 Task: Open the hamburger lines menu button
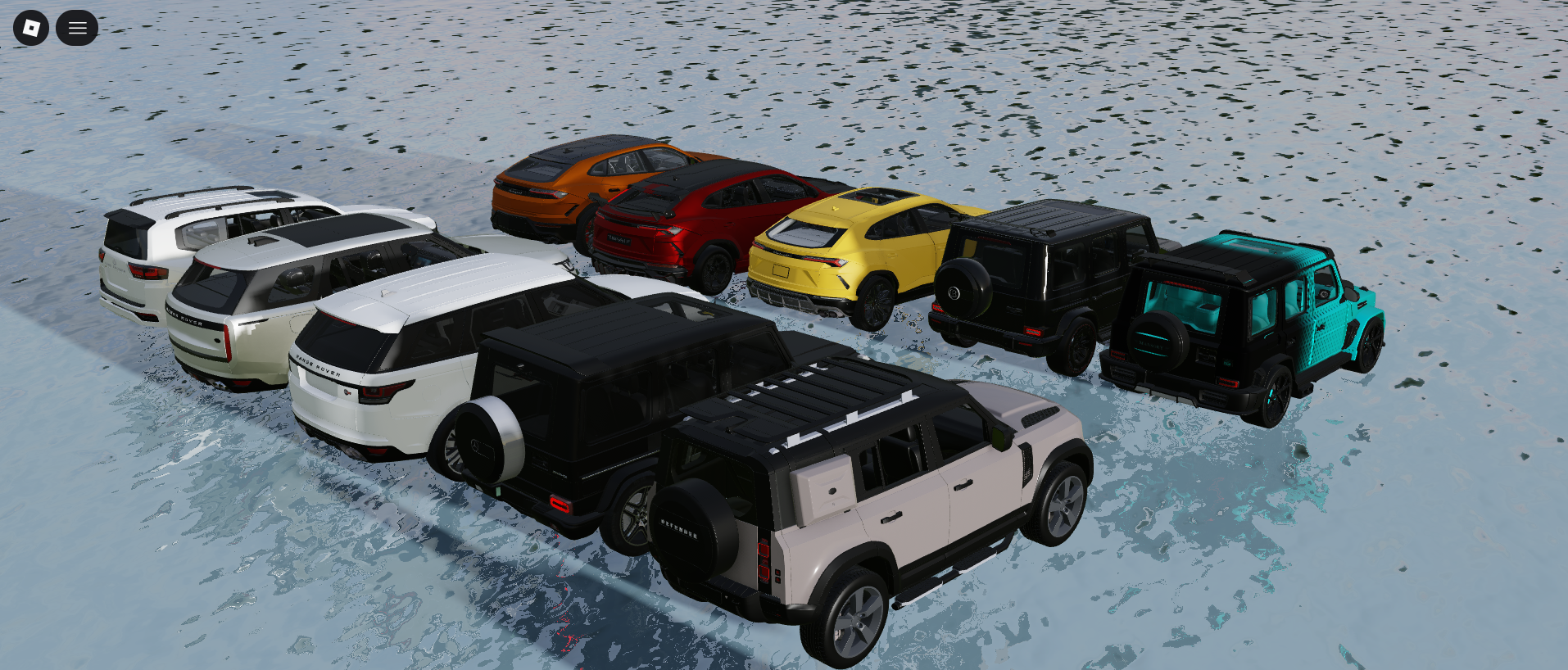point(77,28)
